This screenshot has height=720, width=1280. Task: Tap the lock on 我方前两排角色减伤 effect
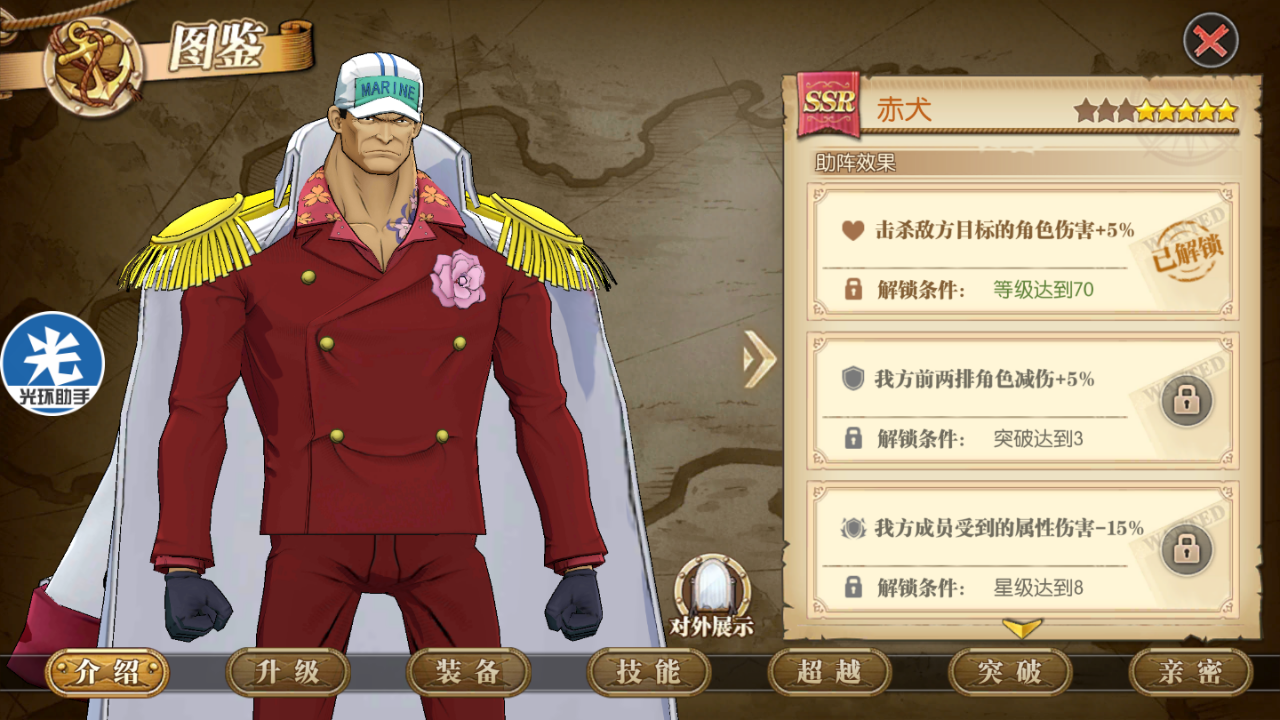(x=1186, y=401)
